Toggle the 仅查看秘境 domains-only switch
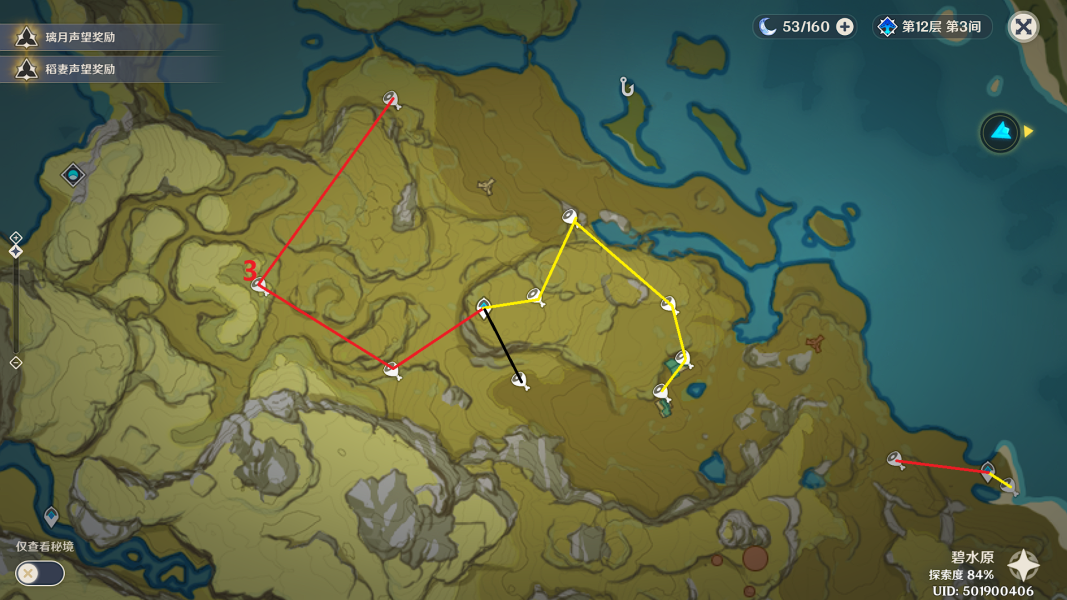 pyautogui.click(x=40, y=573)
